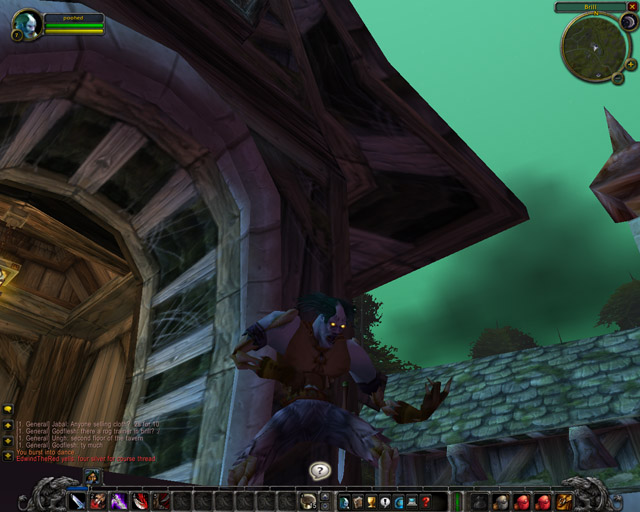Viewport: 640px width, 512px height.
Task: Click the player portrait in the corner
Action: pos(25,22)
